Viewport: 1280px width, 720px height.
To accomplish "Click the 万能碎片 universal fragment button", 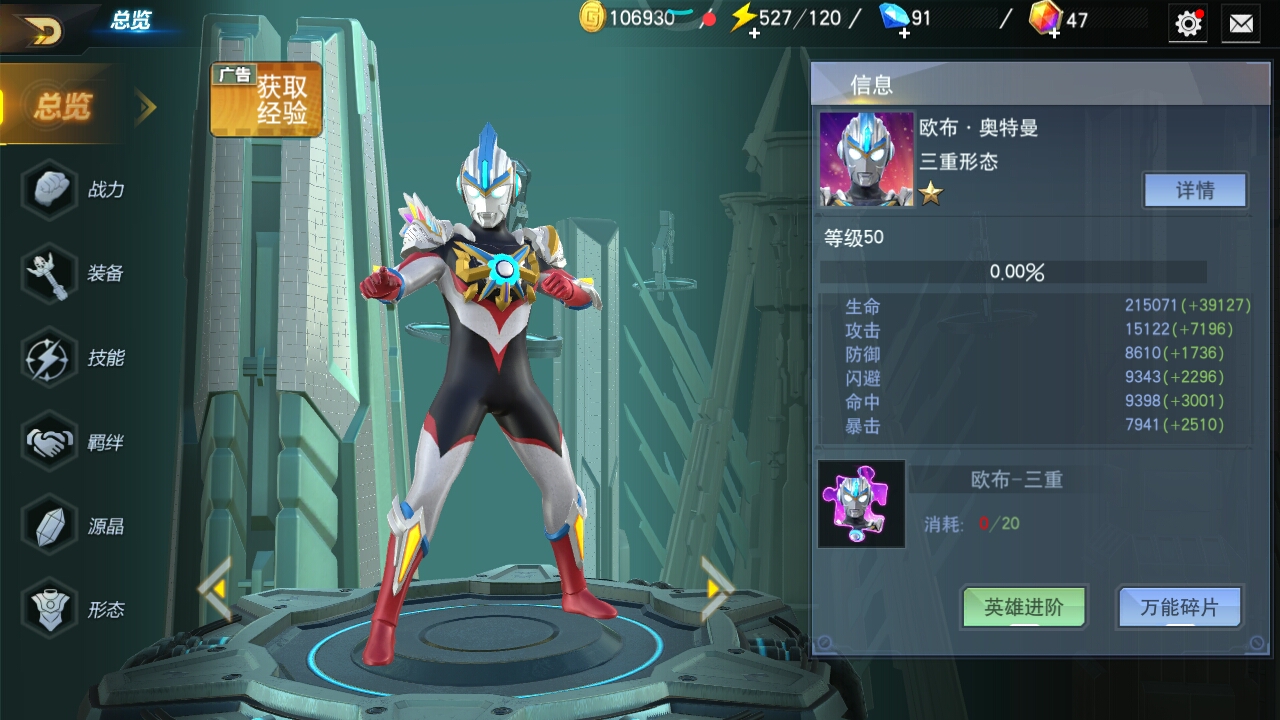I will click(x=1180, y=607).
